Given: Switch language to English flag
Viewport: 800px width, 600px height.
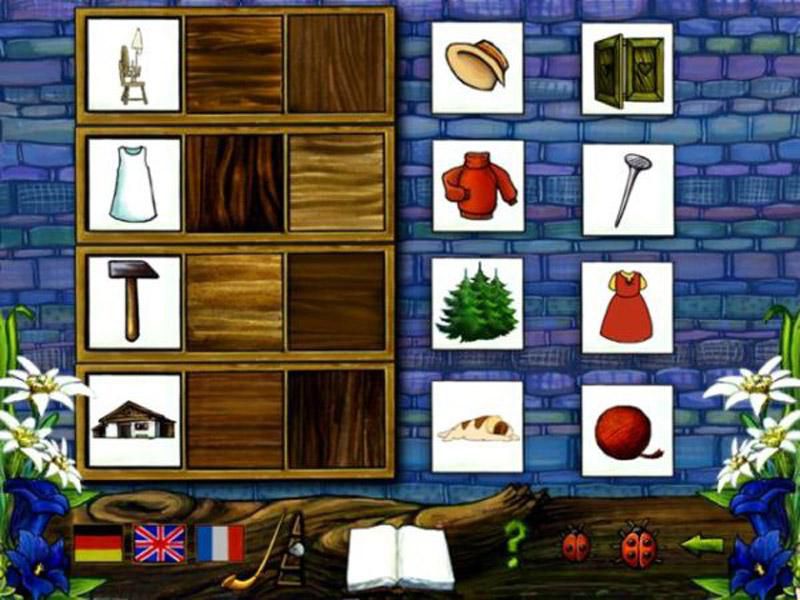Looking at the screenshot, I should (x=160, y=543).
